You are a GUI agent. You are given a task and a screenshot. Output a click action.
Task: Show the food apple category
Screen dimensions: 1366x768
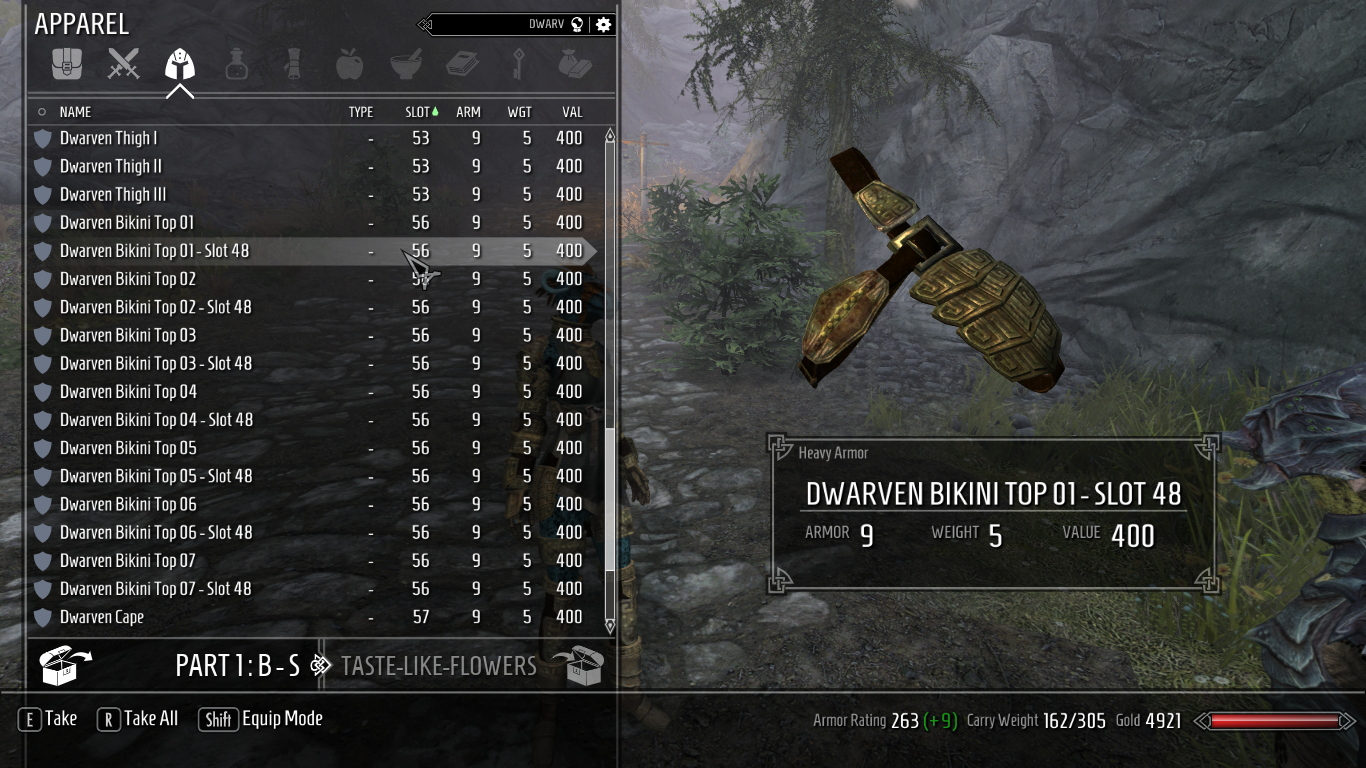[349, 65]
